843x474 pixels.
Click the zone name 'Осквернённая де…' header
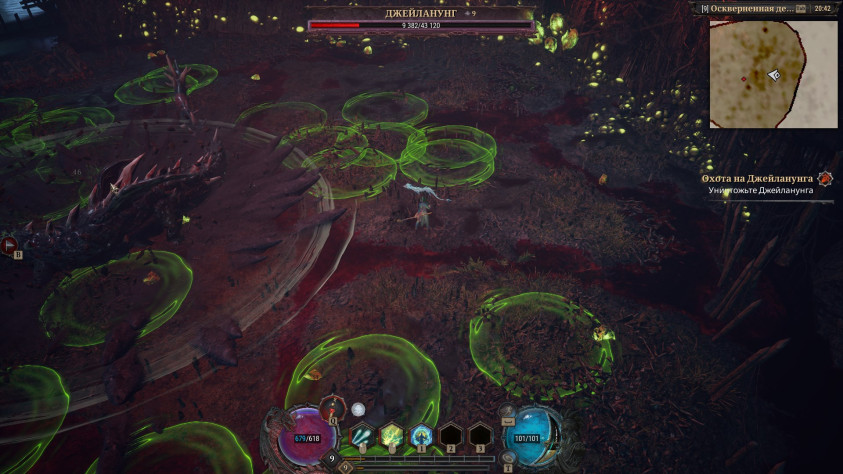(751, 8)
